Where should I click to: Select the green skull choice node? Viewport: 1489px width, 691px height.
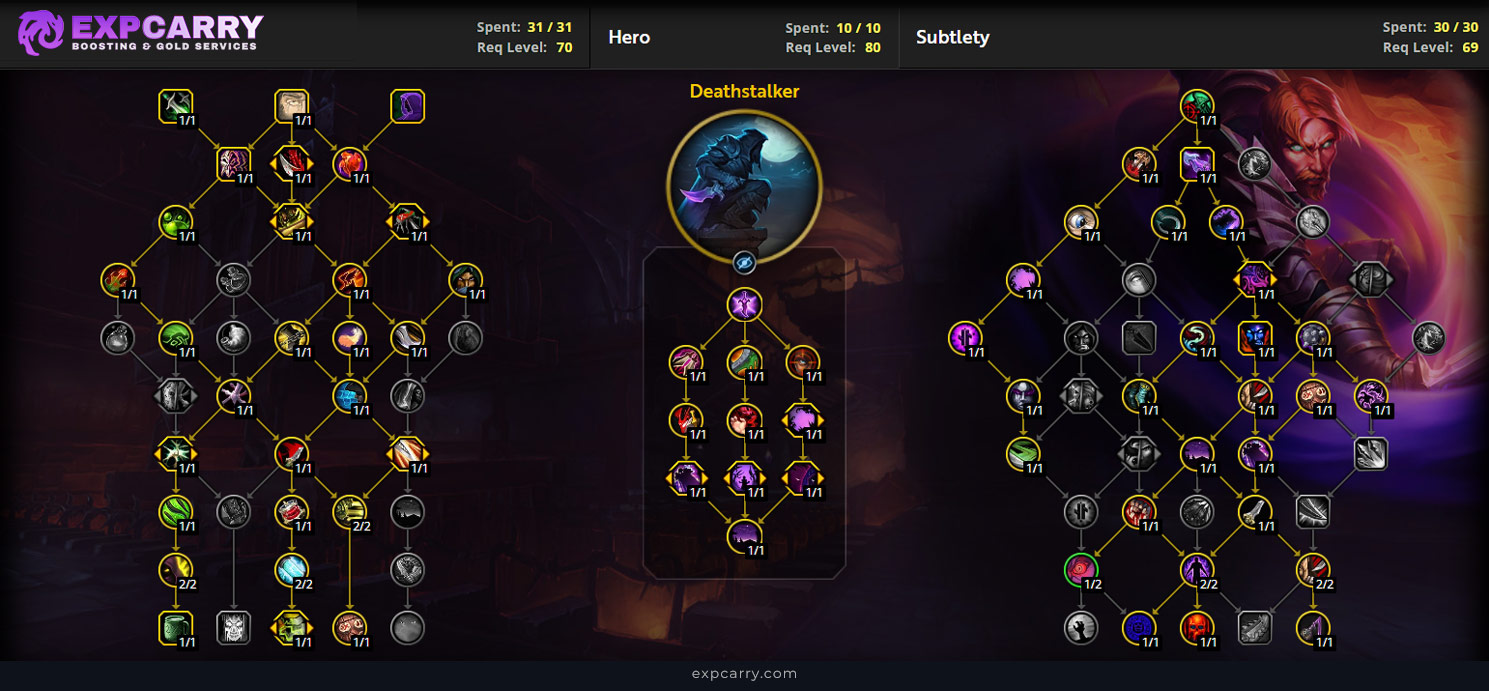291,628
